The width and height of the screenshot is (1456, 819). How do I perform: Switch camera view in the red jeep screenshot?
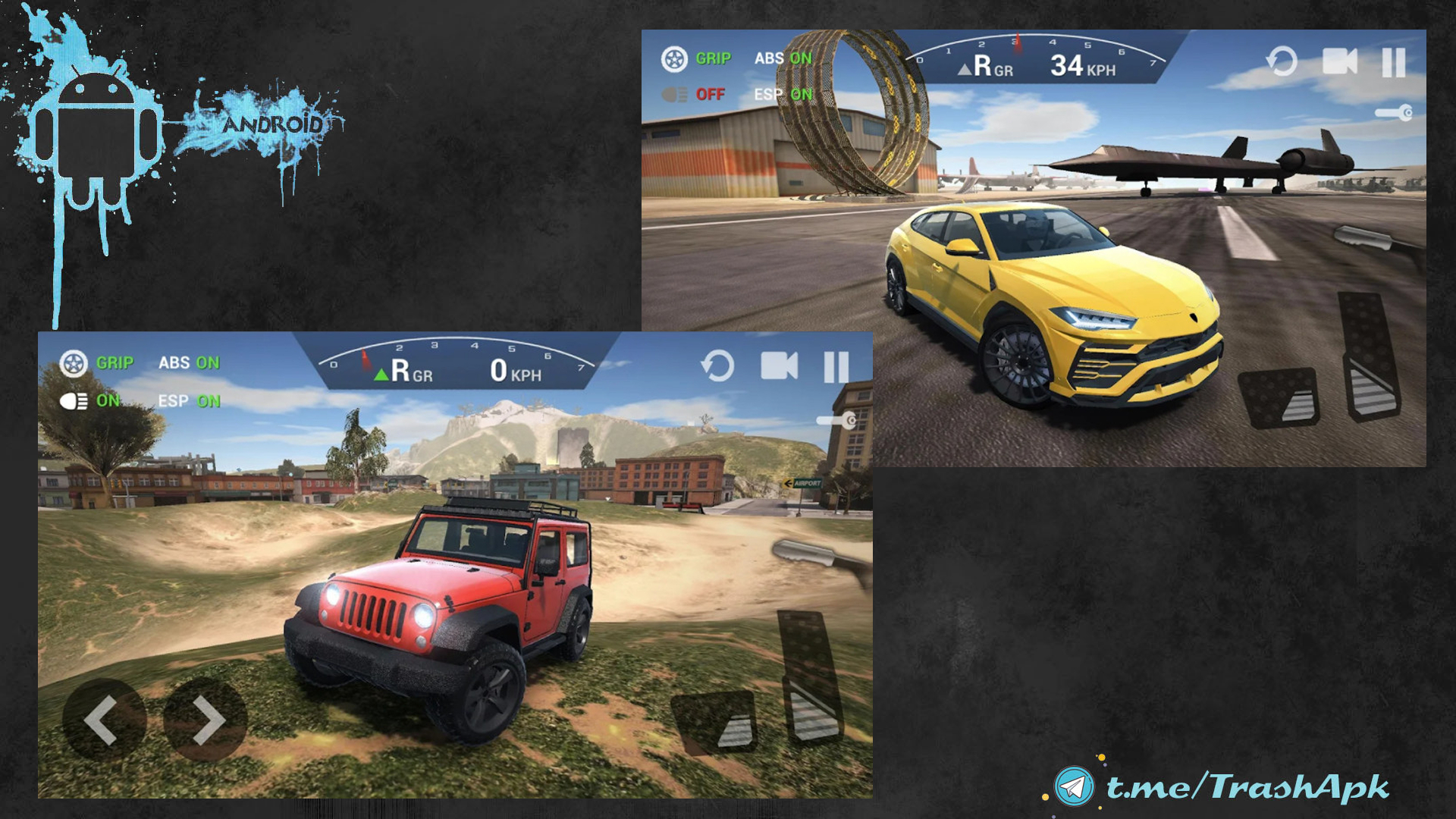pos(779,366)
